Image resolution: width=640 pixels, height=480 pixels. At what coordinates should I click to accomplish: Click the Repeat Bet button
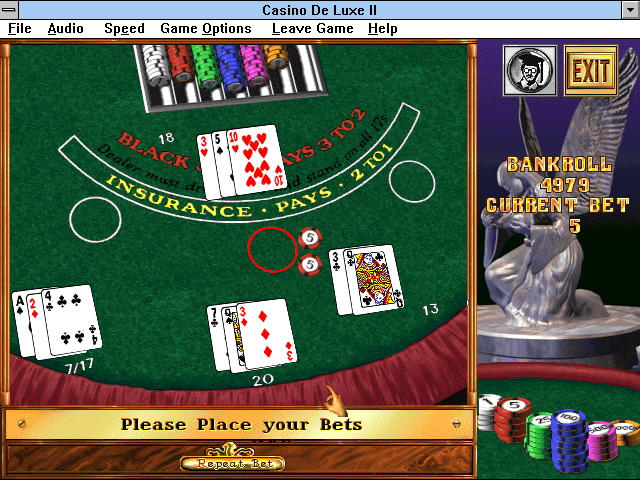232,463
